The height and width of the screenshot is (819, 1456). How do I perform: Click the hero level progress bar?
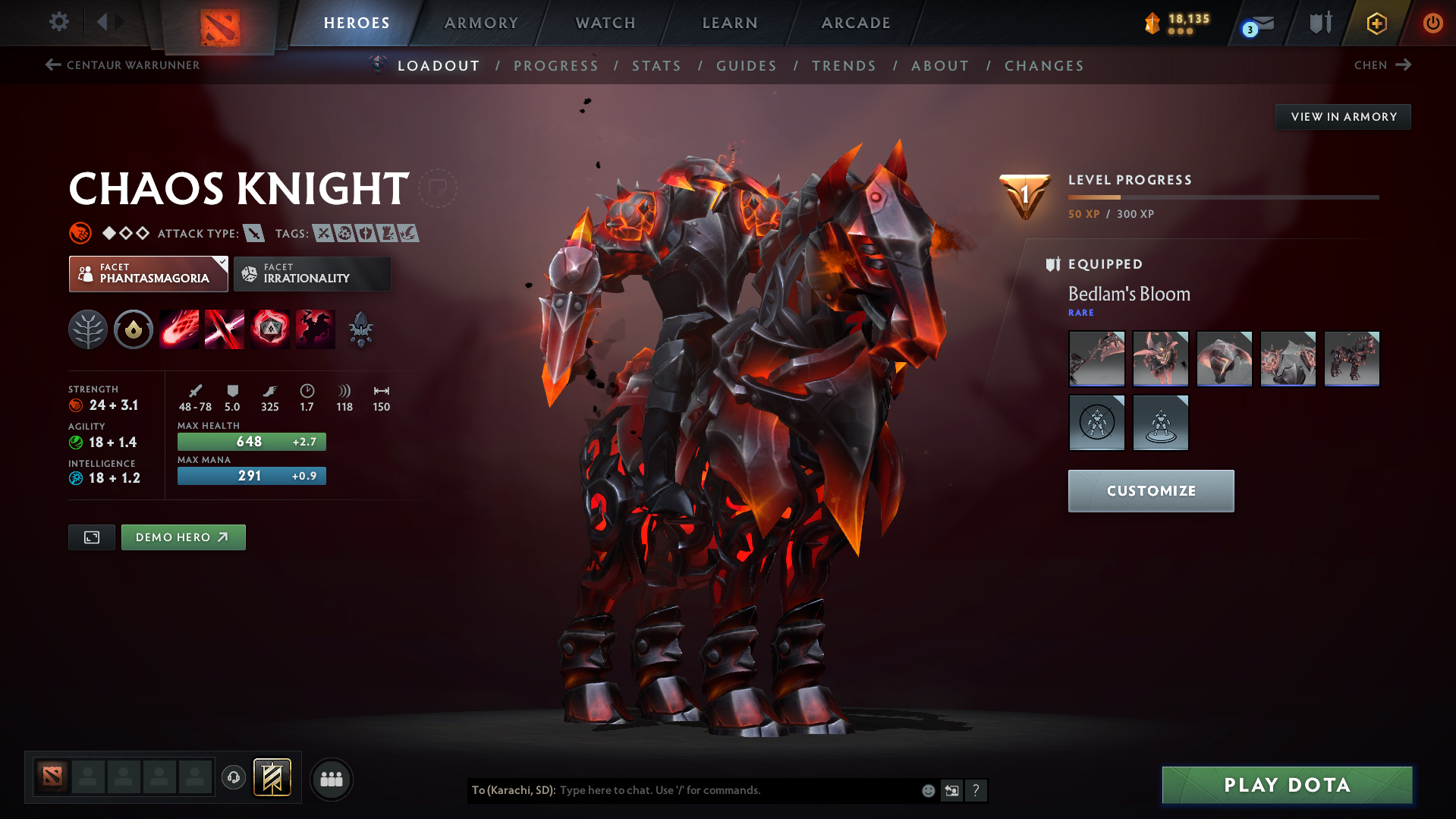[1223, 197]
